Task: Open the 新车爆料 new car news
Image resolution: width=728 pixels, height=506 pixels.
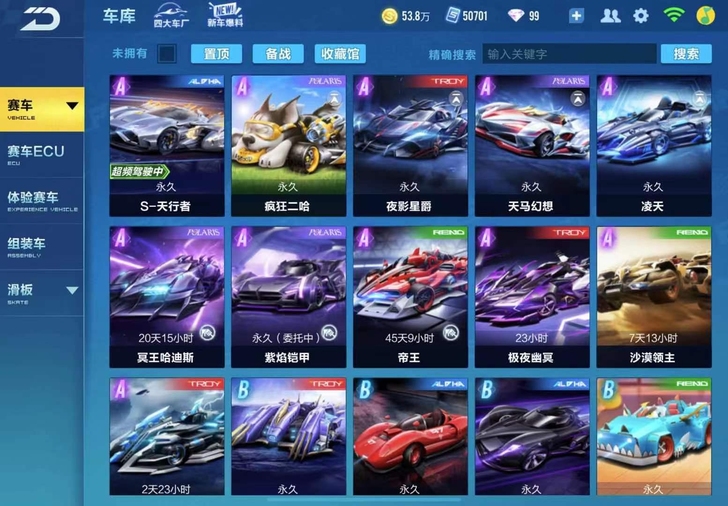Action: 224,16
